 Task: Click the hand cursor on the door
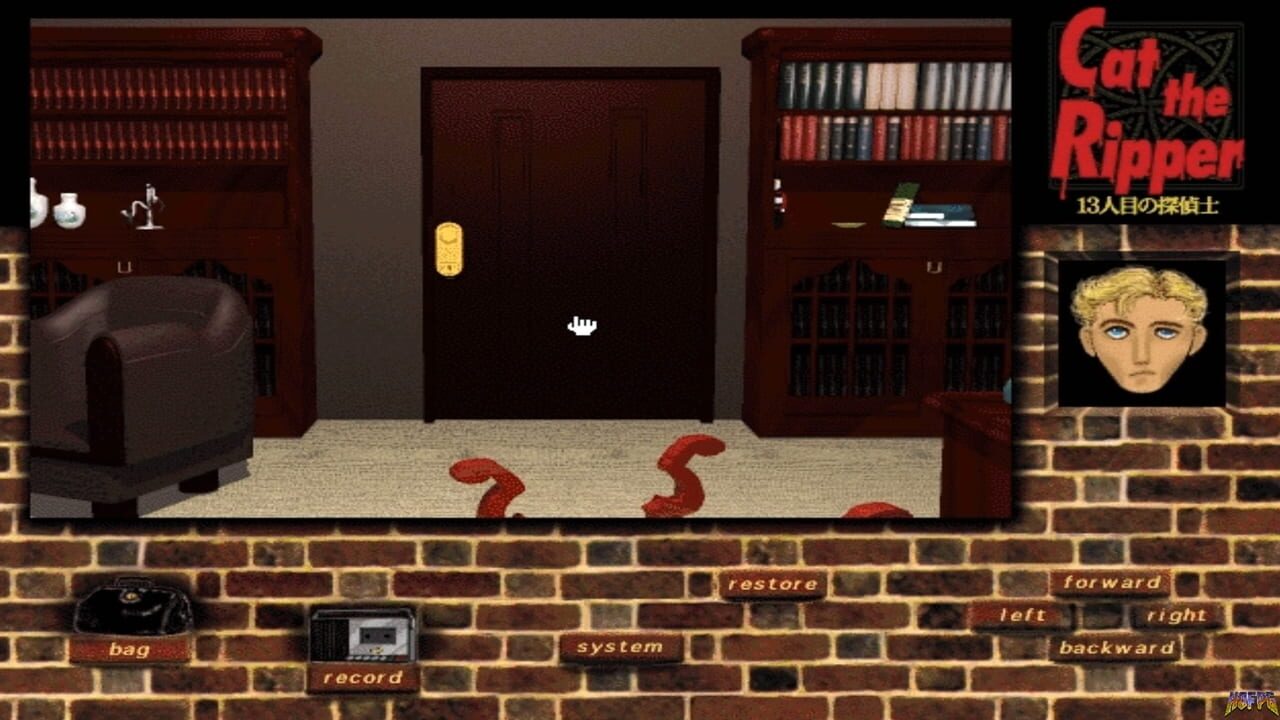pos(580,325)
